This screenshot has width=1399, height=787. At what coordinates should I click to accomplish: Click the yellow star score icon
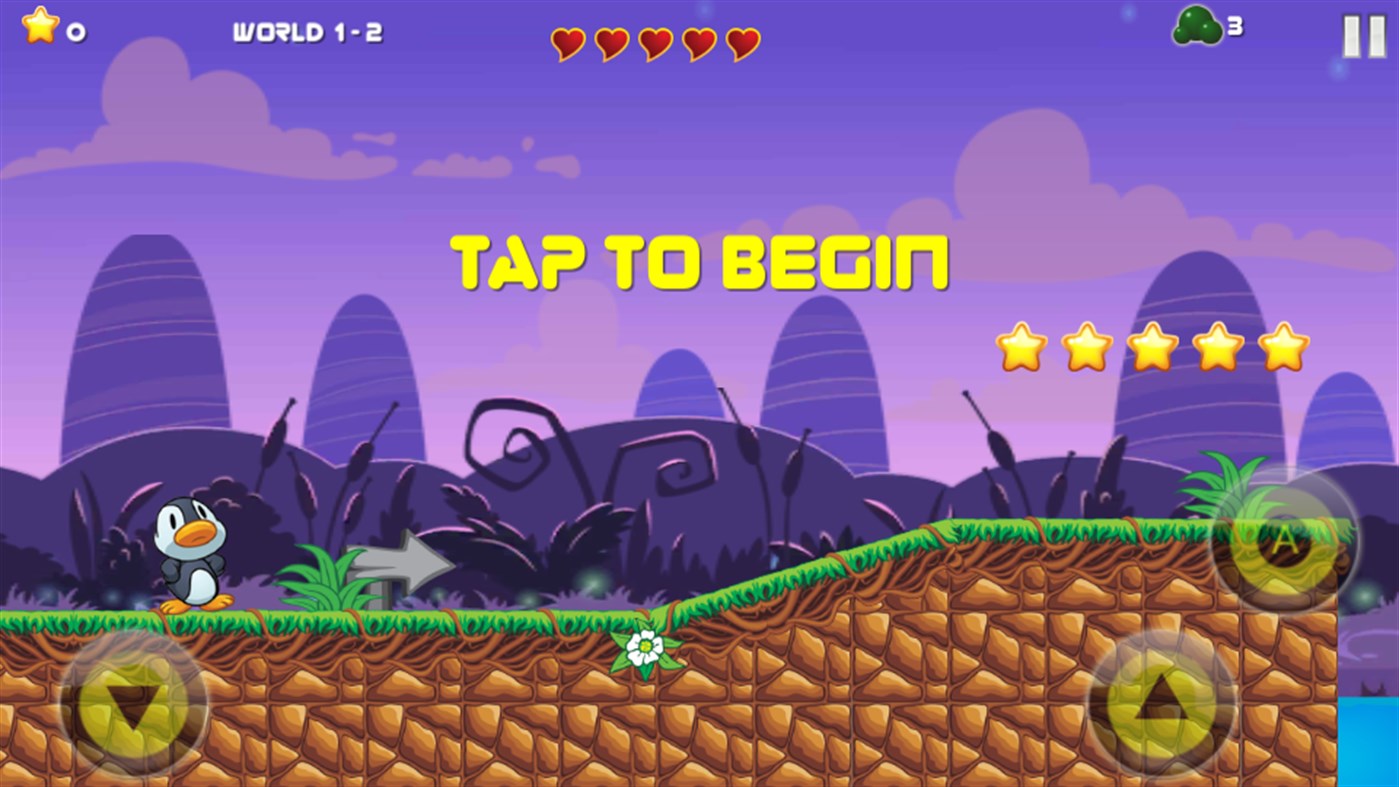click(x=38, y=28)
